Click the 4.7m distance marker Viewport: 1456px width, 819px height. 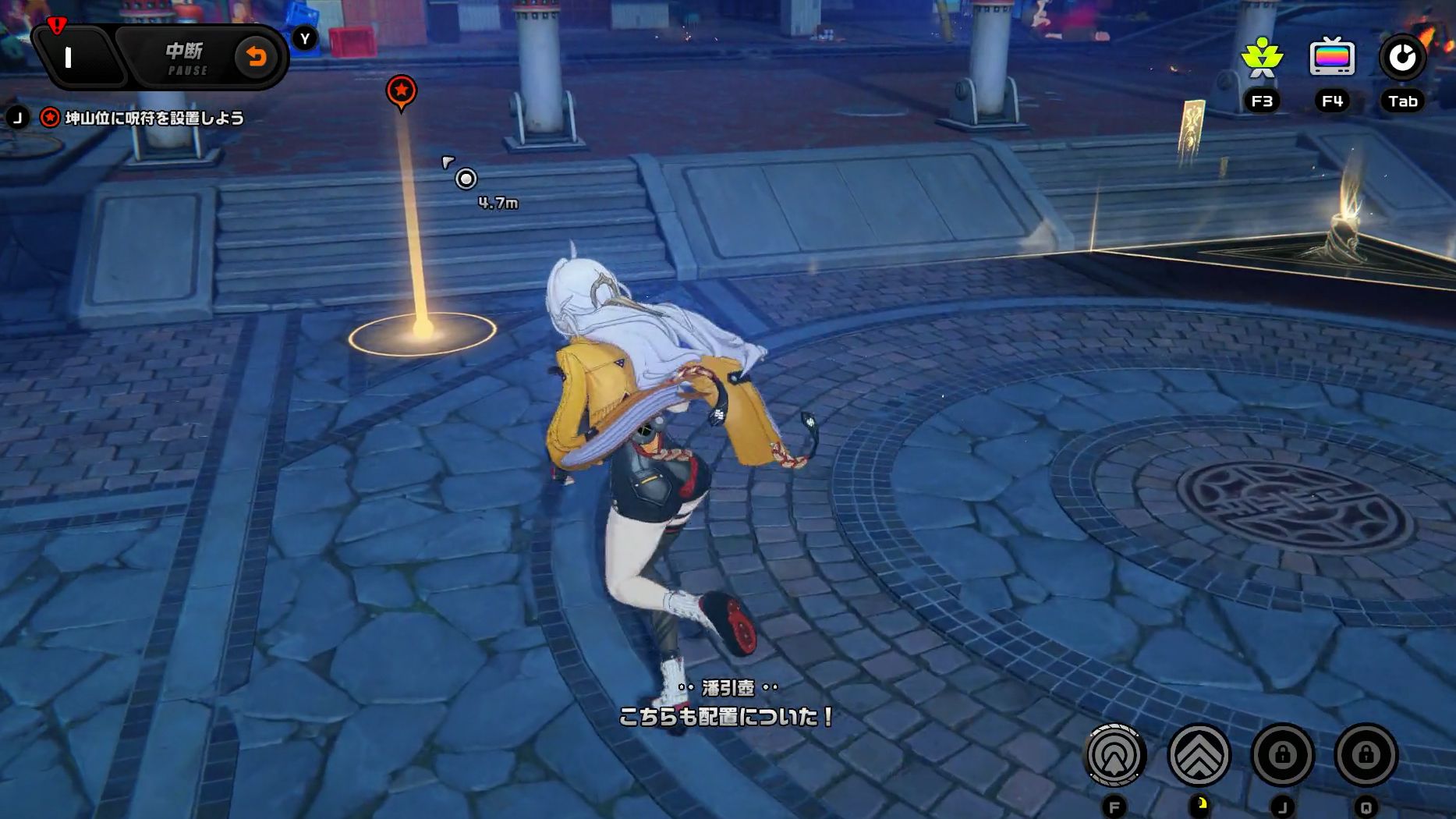498,203
